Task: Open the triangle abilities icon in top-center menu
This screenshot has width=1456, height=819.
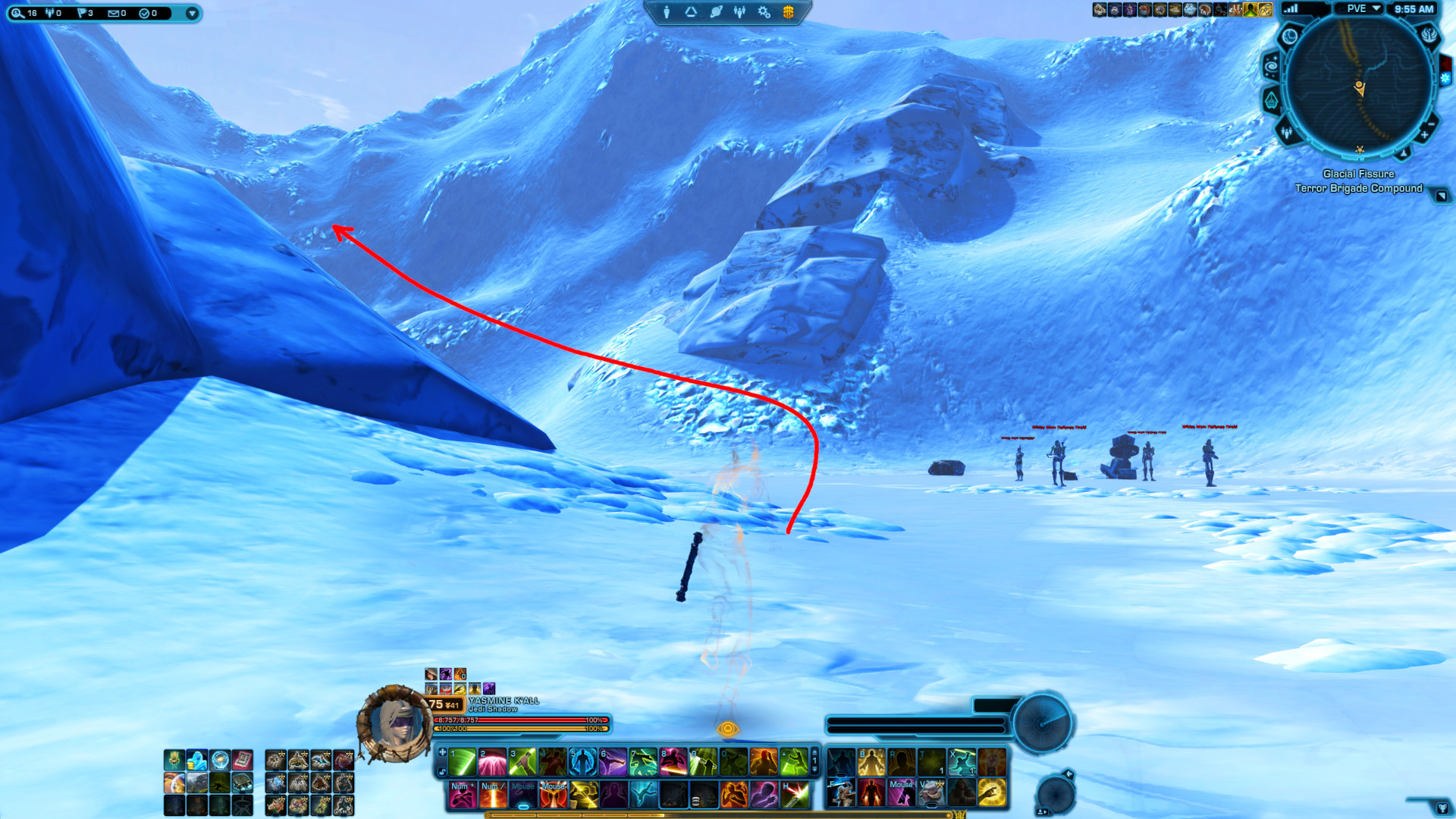Action: pyautogui.click(x=690, y=11)
